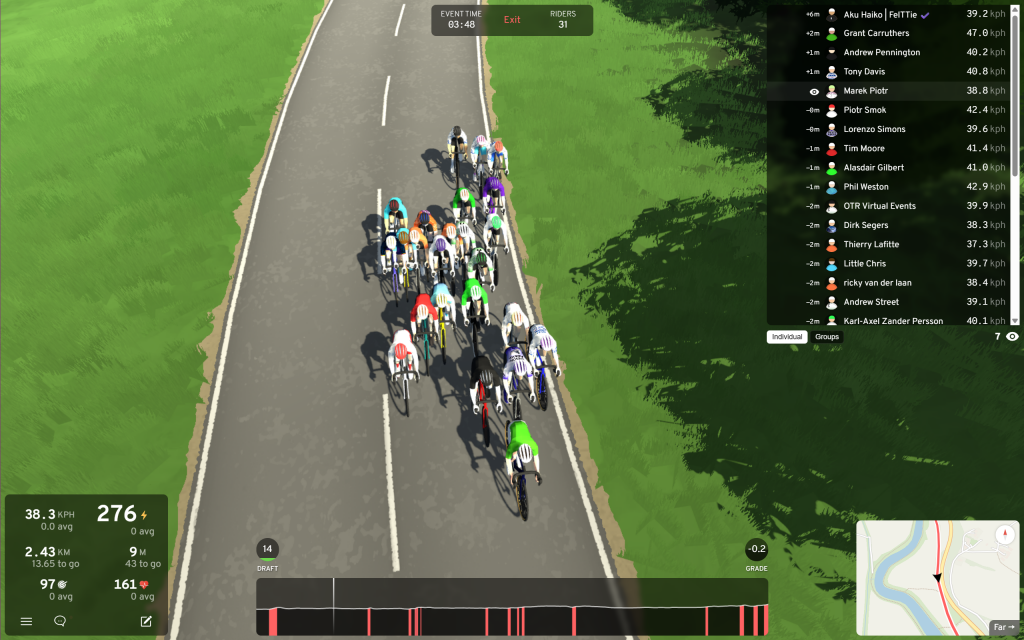Click the compass button on the minimap
This screenshot has height=640, width=1024.
tap(1005, 535)
